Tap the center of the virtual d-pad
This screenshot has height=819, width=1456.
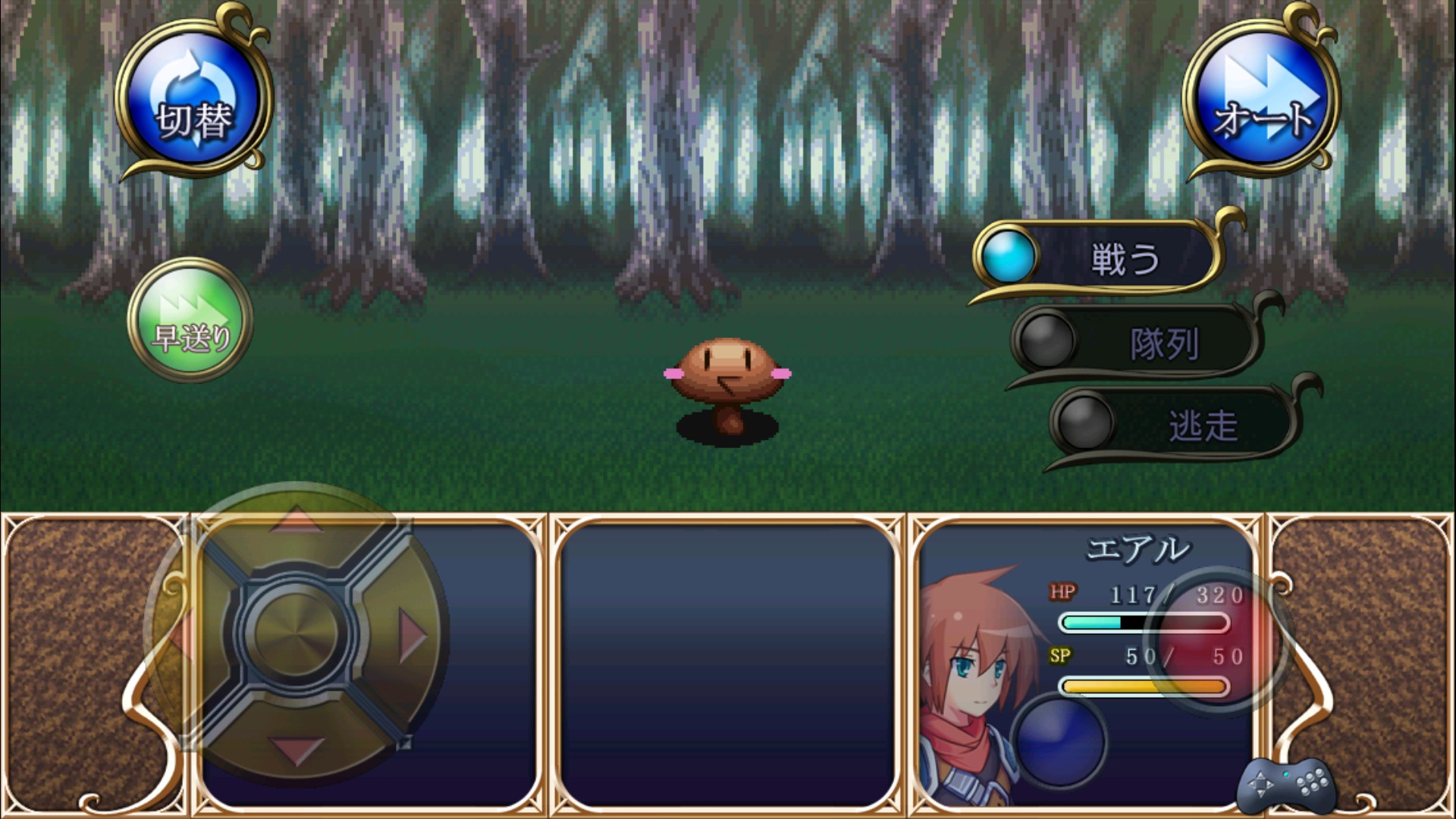coord(297,634)
